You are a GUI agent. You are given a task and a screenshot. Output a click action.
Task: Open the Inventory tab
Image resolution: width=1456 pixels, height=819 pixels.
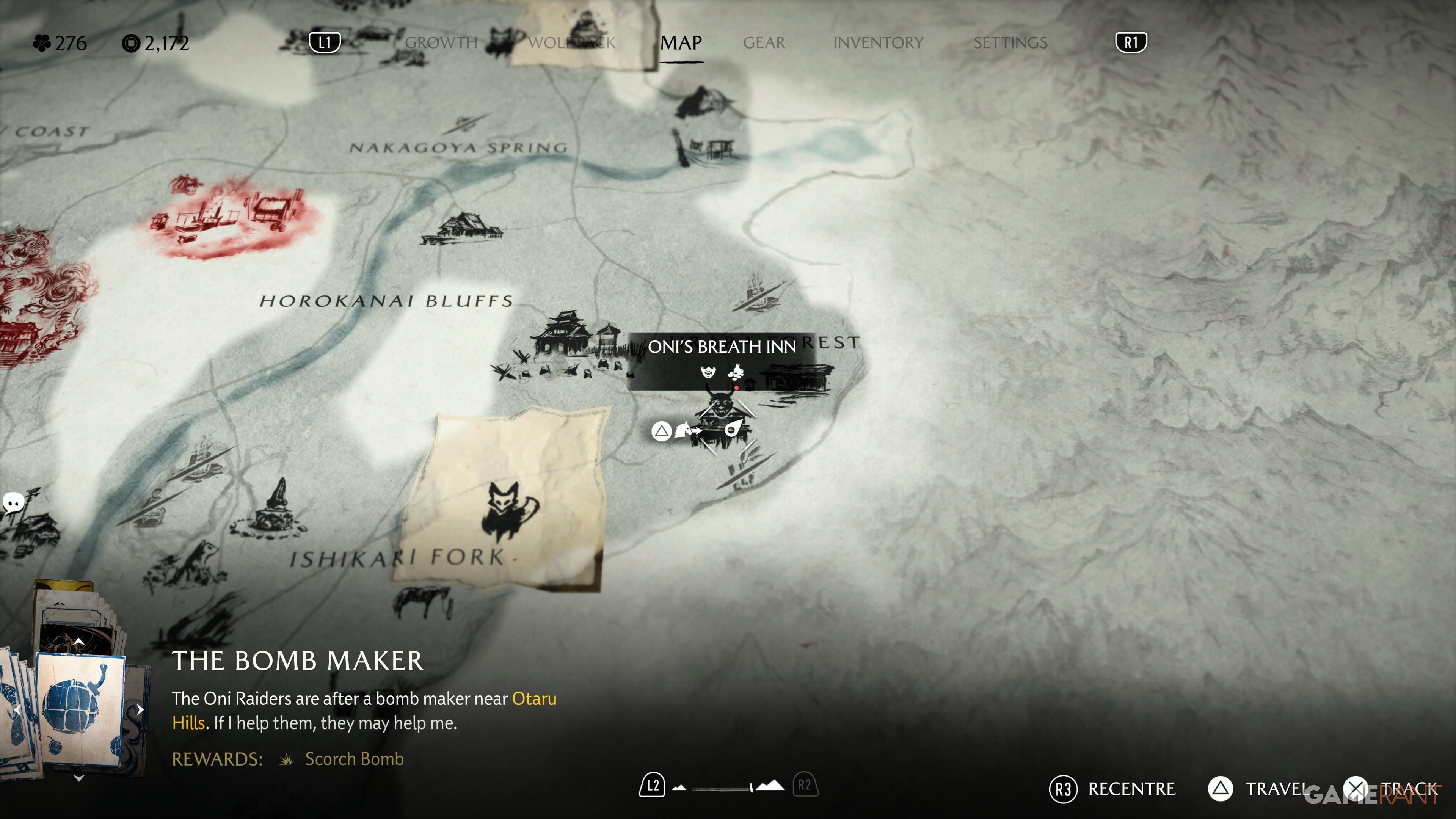pos(878,43)
